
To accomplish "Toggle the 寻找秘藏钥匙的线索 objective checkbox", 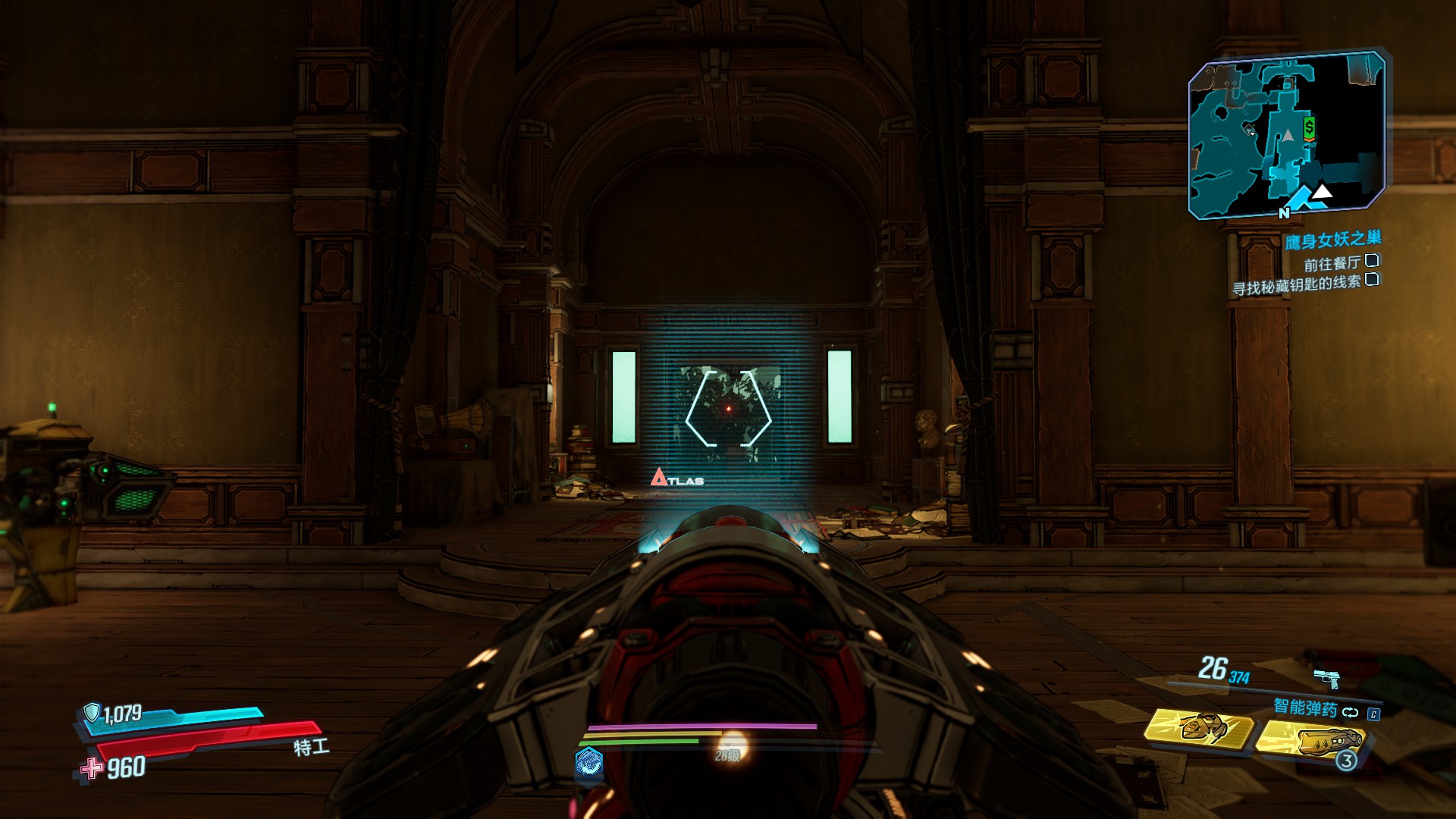I will pyautogui.click(x=1371, y=279).
